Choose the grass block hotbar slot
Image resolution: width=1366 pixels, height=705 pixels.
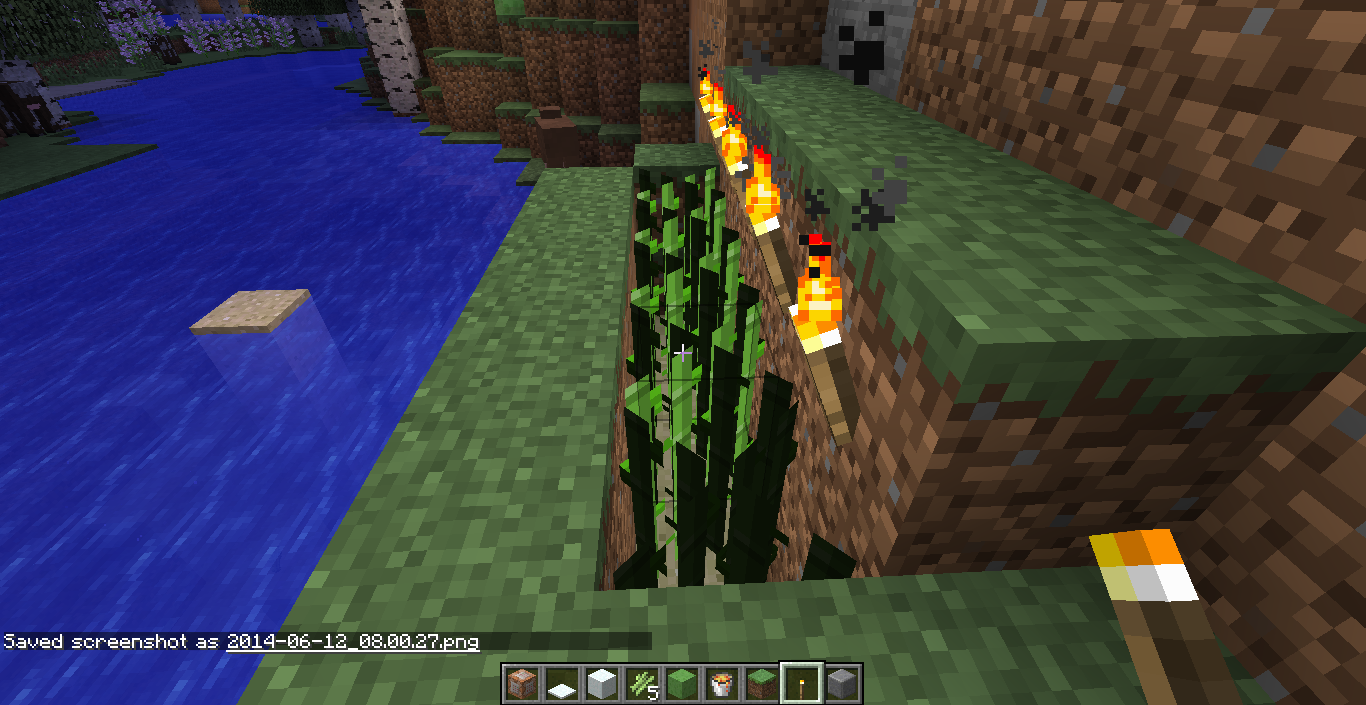pos(761,683)
